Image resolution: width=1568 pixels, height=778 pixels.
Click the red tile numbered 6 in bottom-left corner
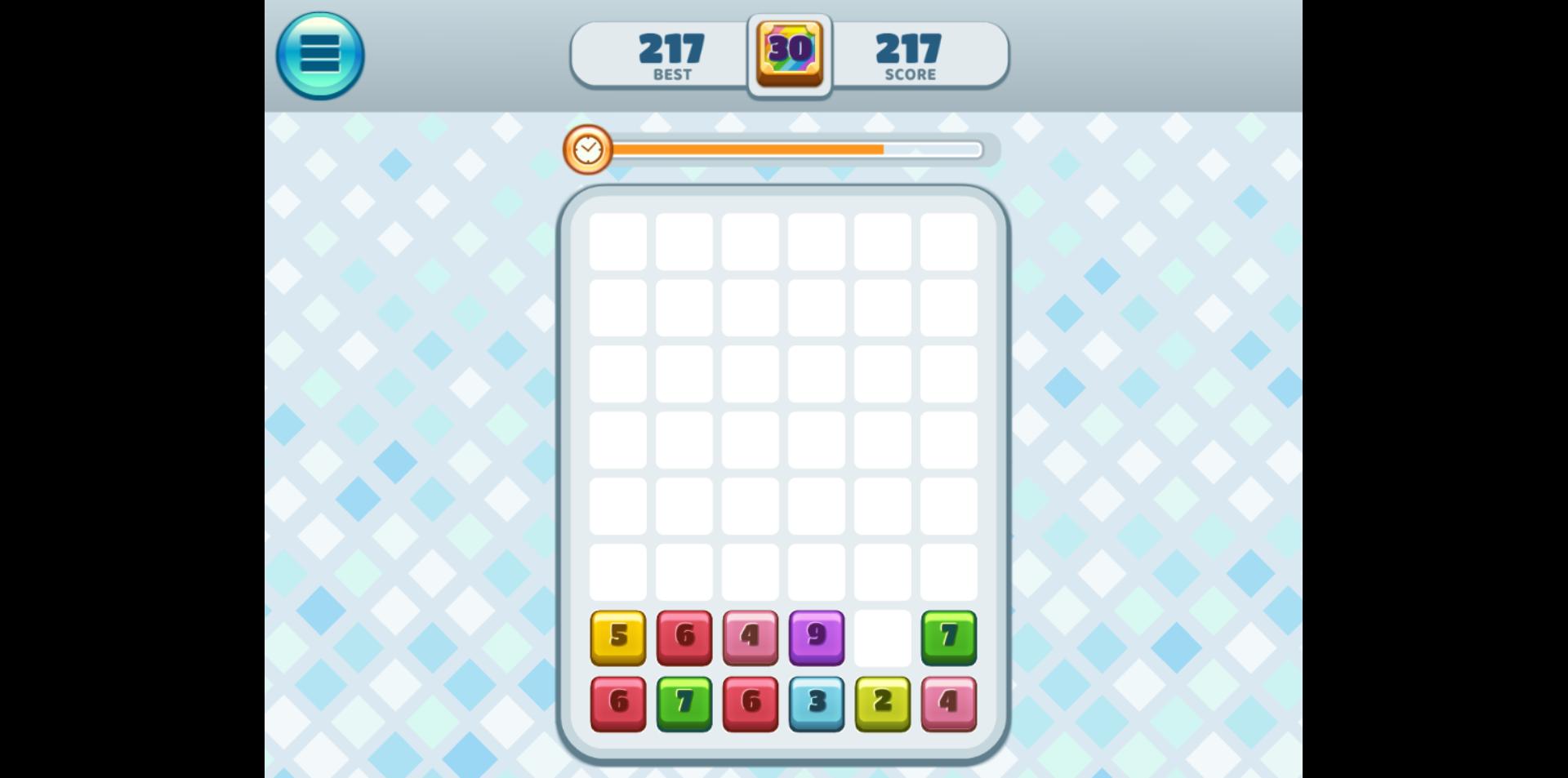[618, 703]
